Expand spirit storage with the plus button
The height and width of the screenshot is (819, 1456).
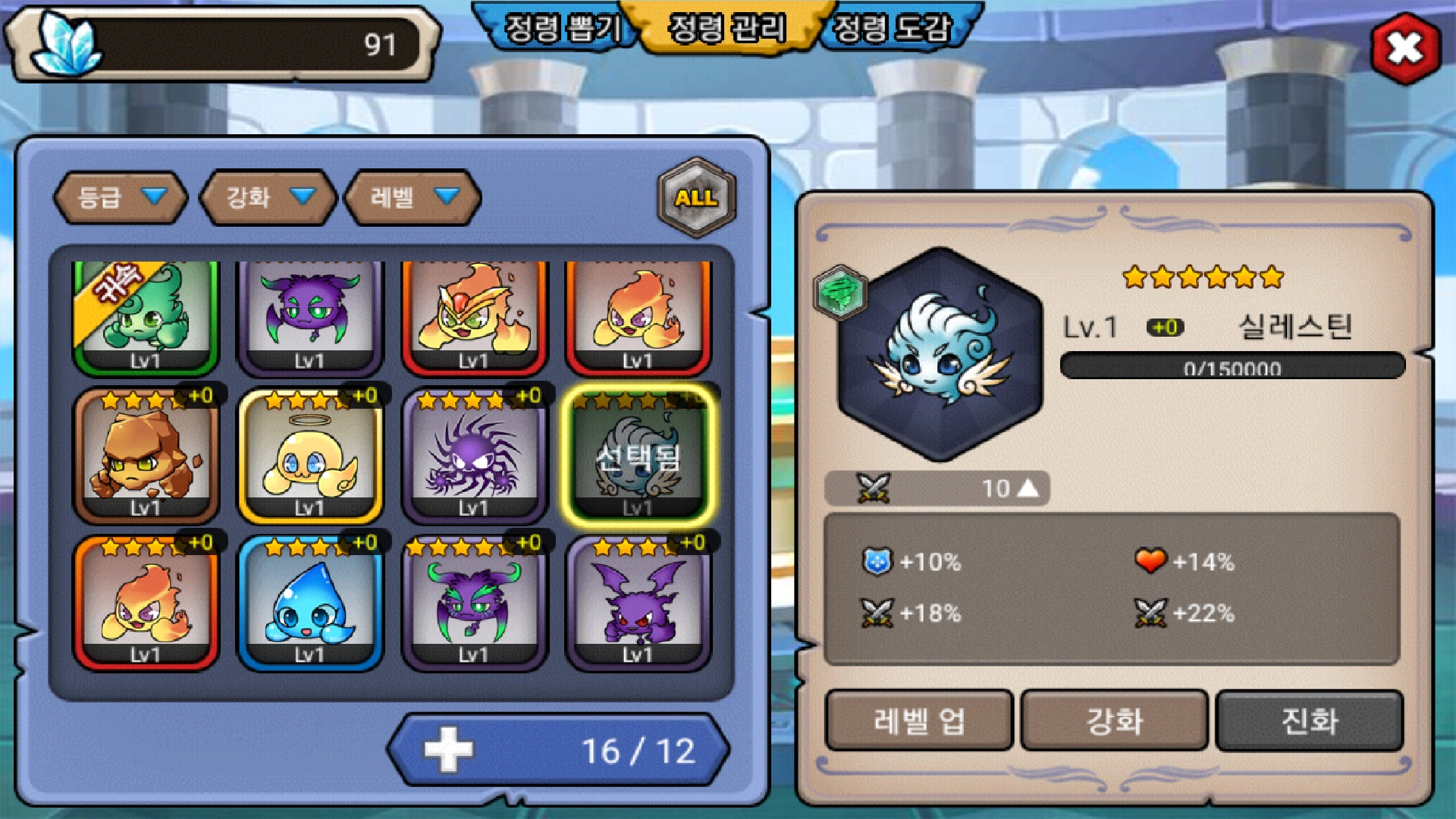click(x=448, y=750)
